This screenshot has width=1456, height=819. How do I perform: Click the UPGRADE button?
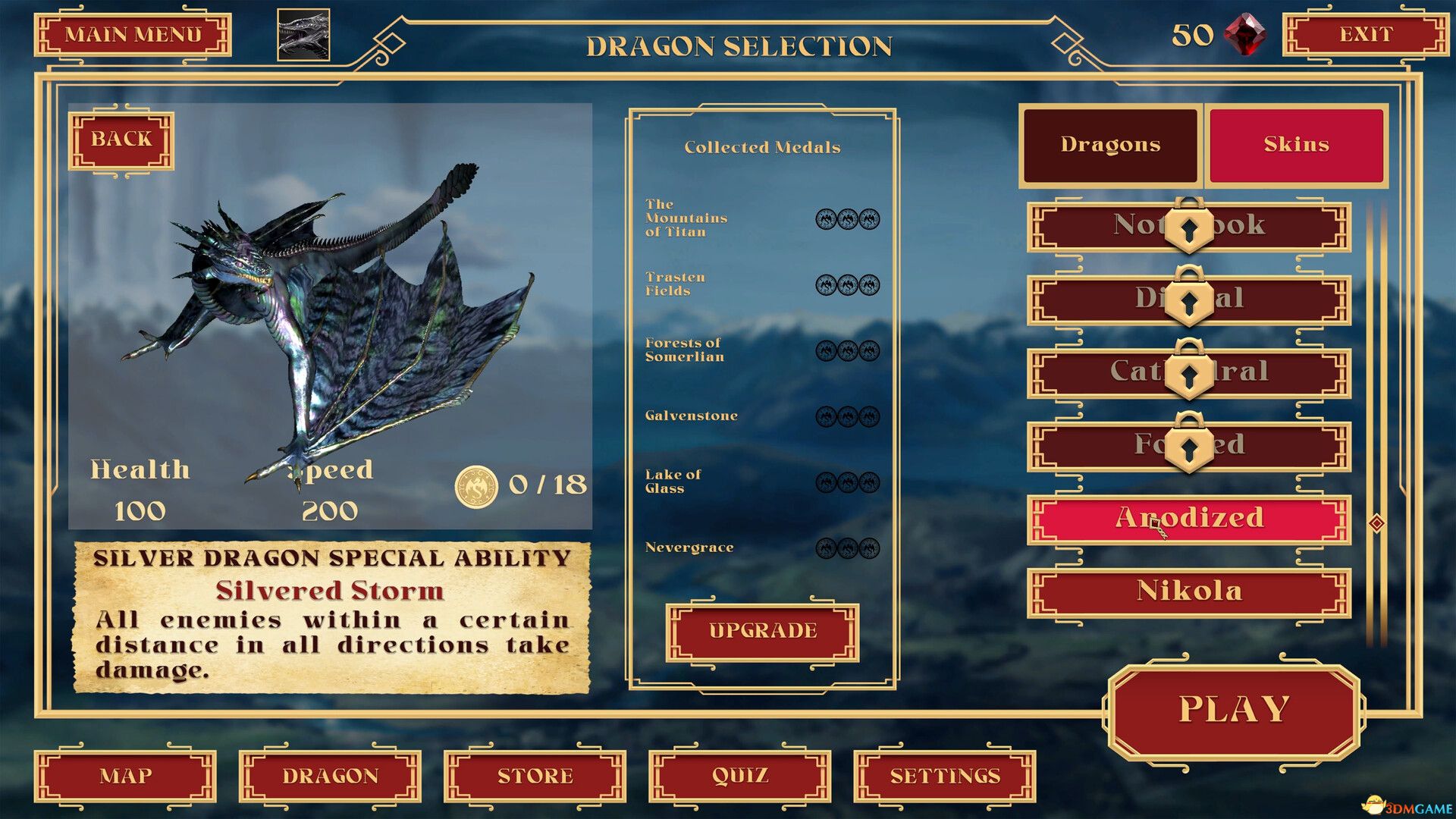pos(761,630)
